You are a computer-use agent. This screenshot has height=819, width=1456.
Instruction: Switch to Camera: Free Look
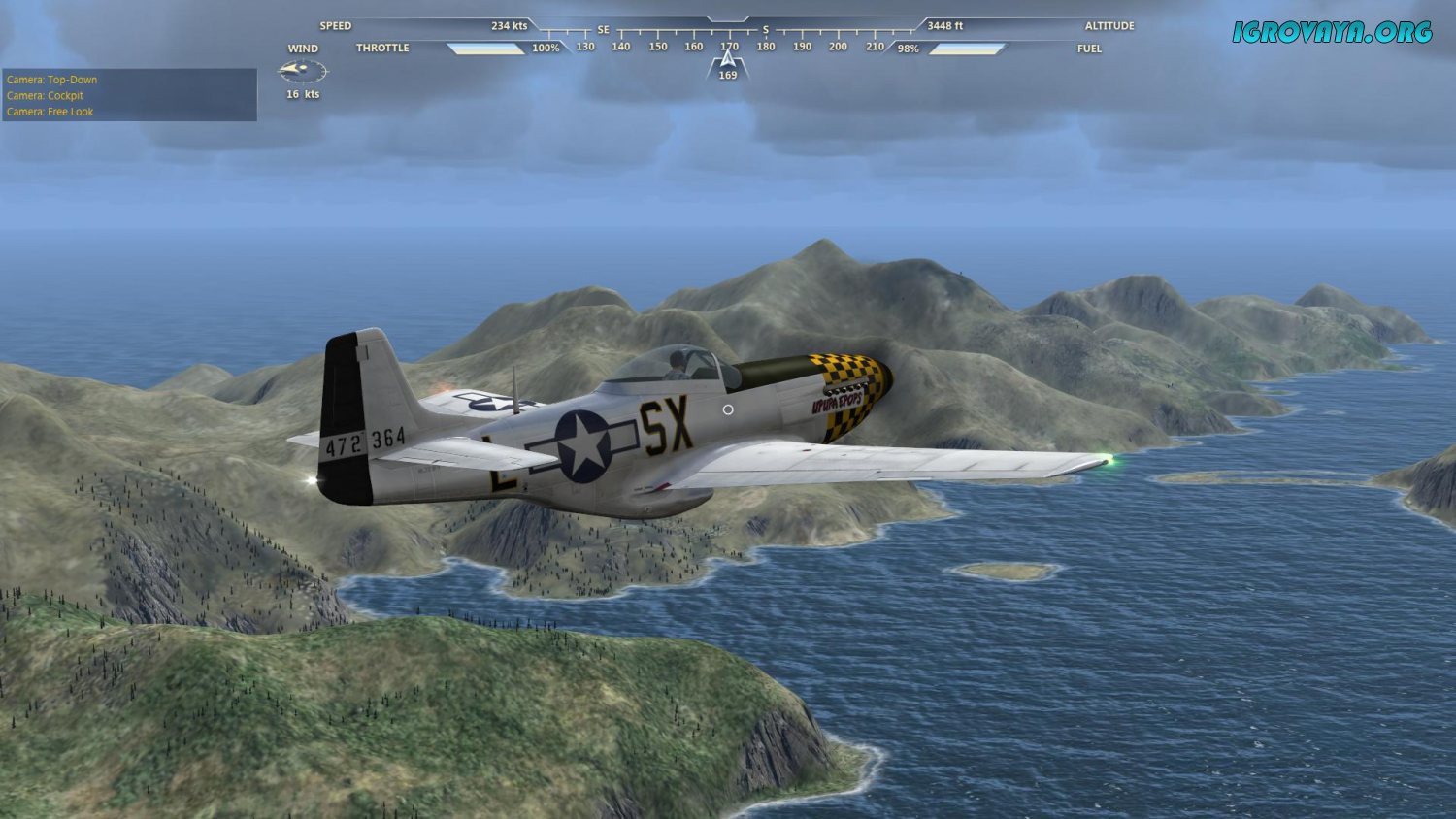coord(50,112)
